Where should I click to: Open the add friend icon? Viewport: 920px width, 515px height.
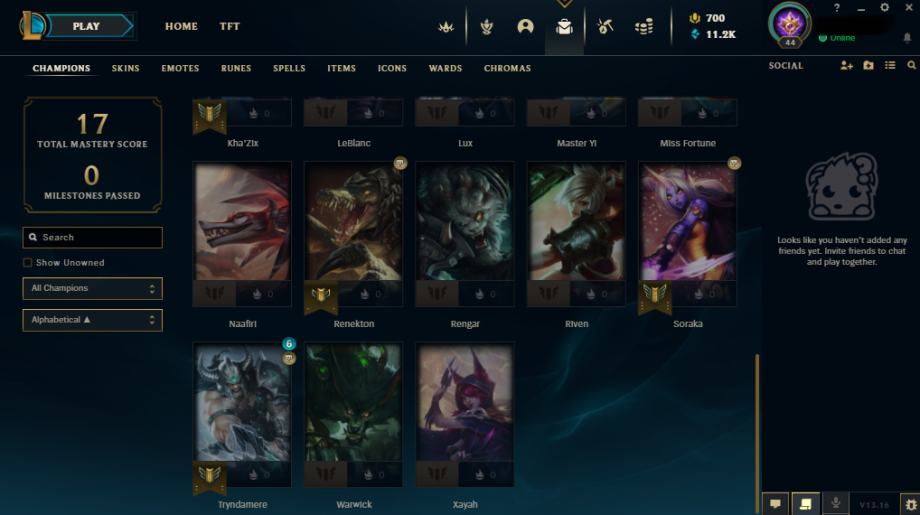[x=847, y=66]
